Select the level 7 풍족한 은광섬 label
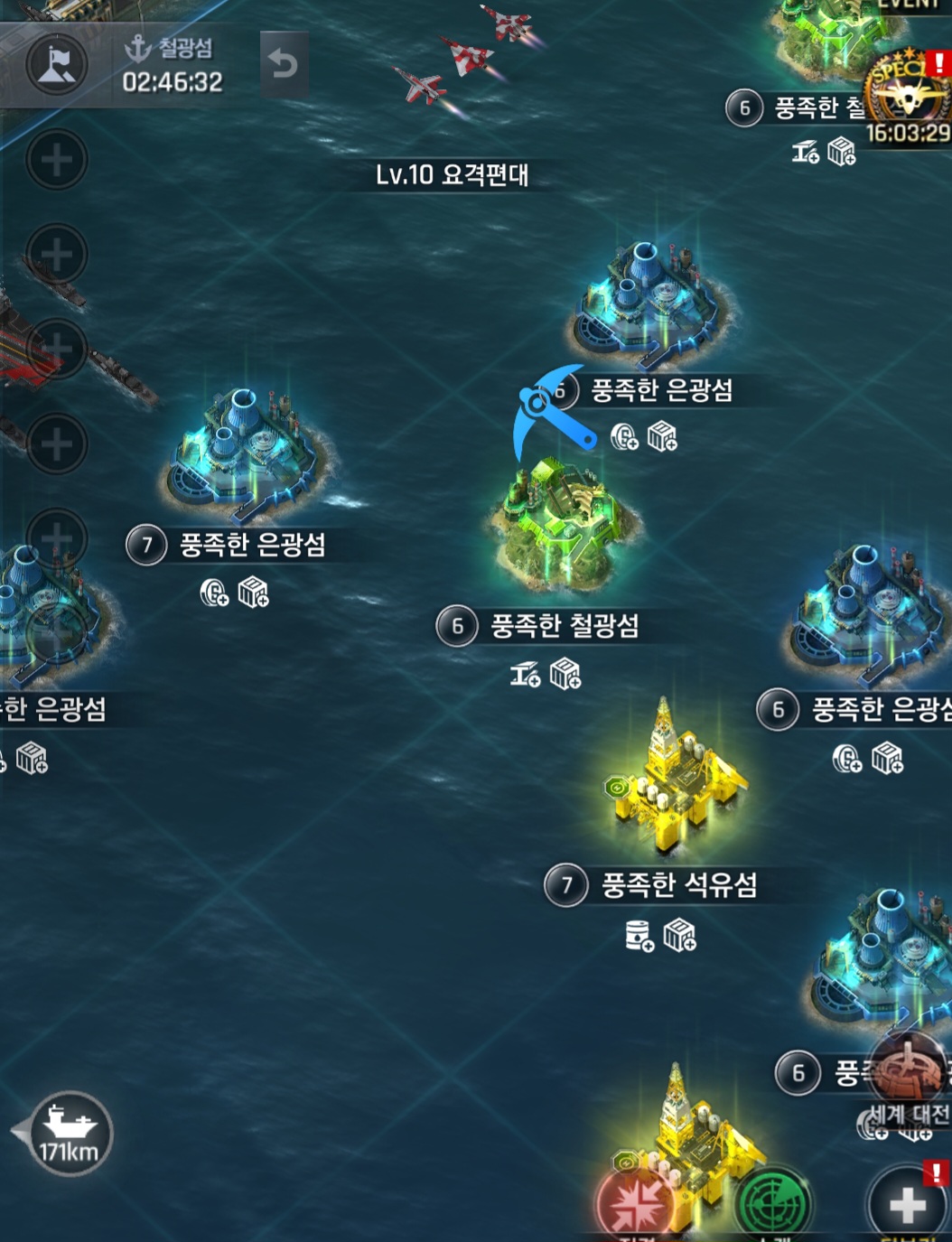 [251, 545]
